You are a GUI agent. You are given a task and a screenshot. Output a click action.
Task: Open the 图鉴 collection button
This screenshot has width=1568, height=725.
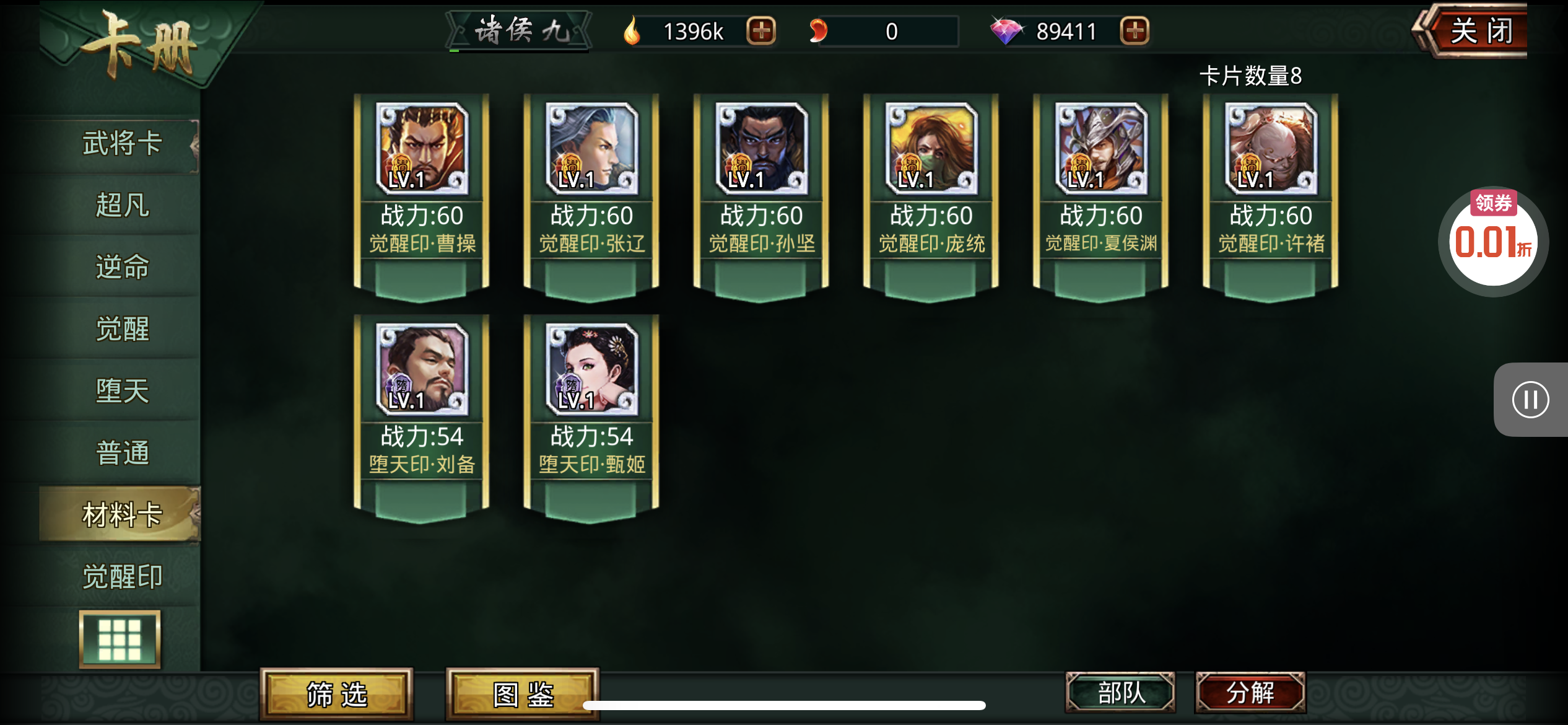pos(523,694)
